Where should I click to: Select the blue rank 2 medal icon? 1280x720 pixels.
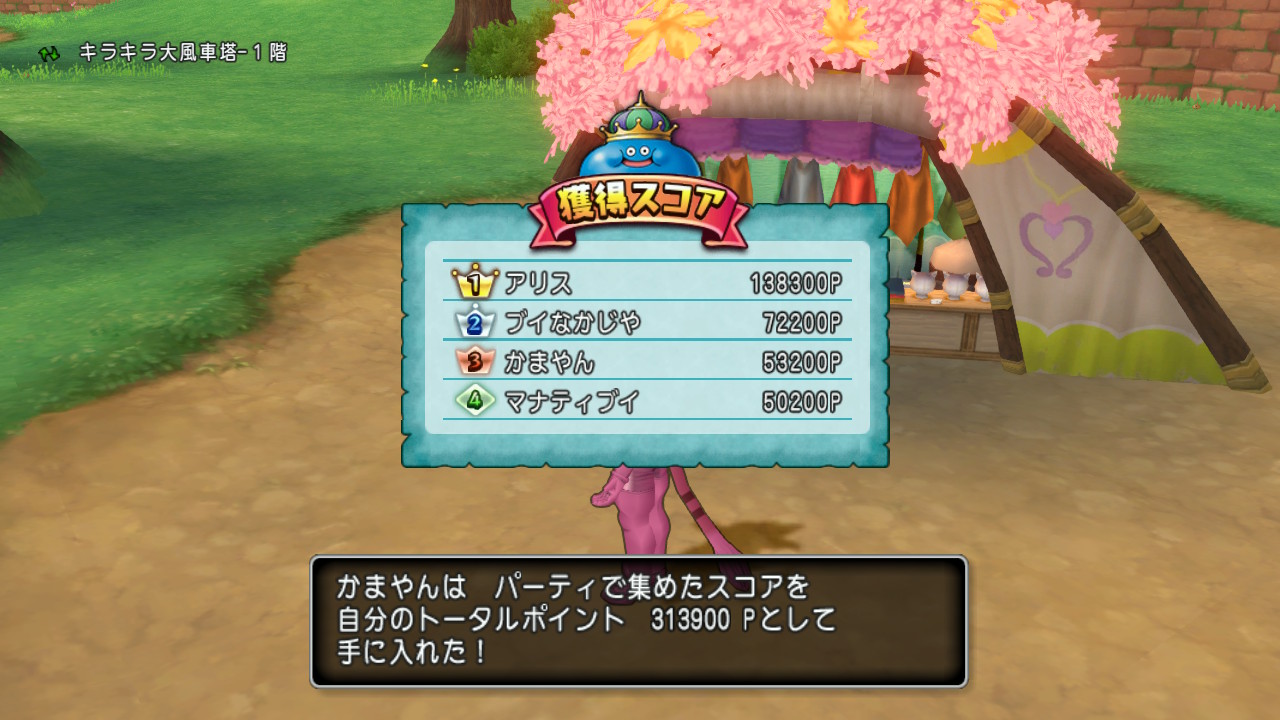476,322
